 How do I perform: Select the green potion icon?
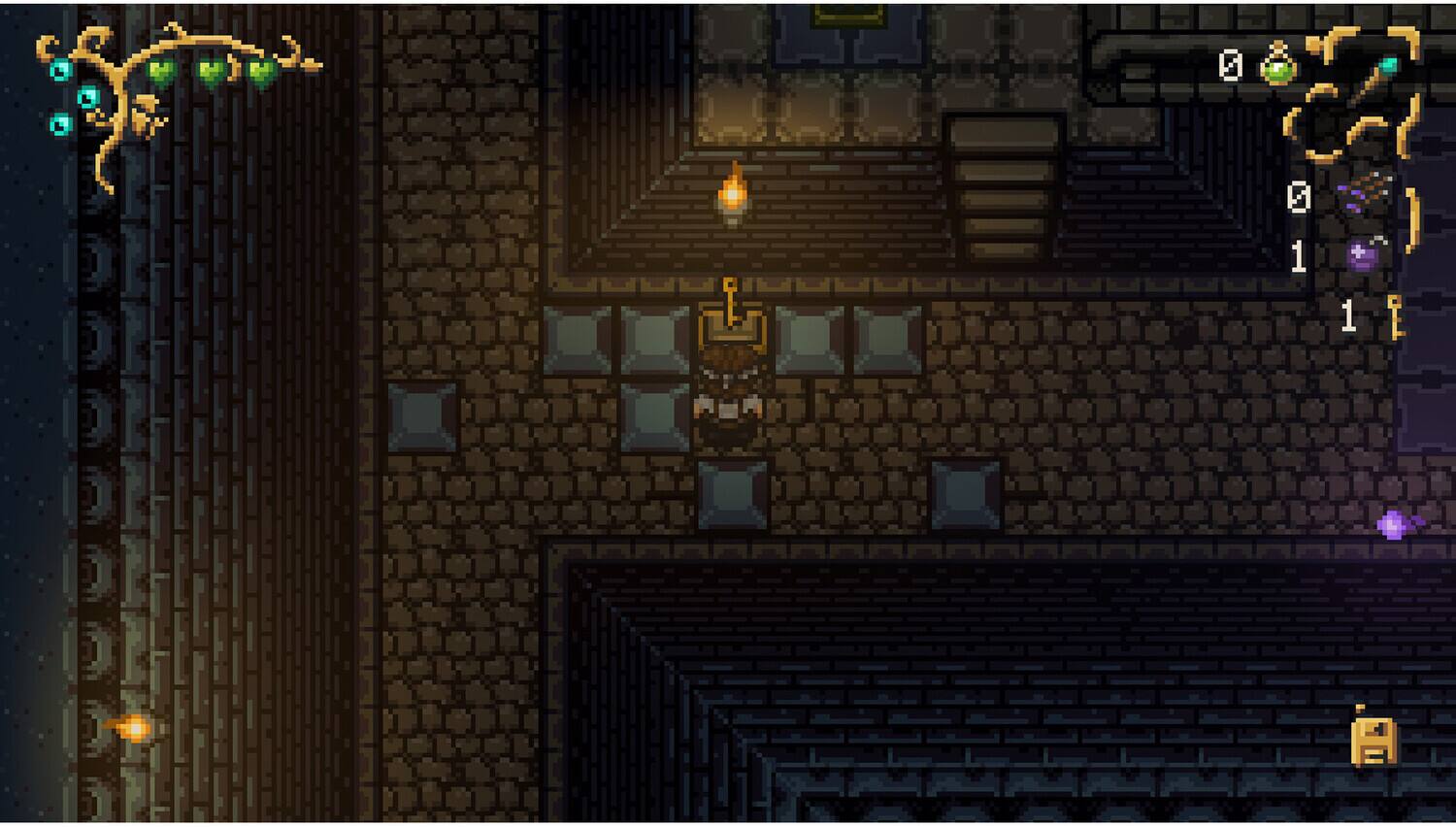coord(1278,66)
